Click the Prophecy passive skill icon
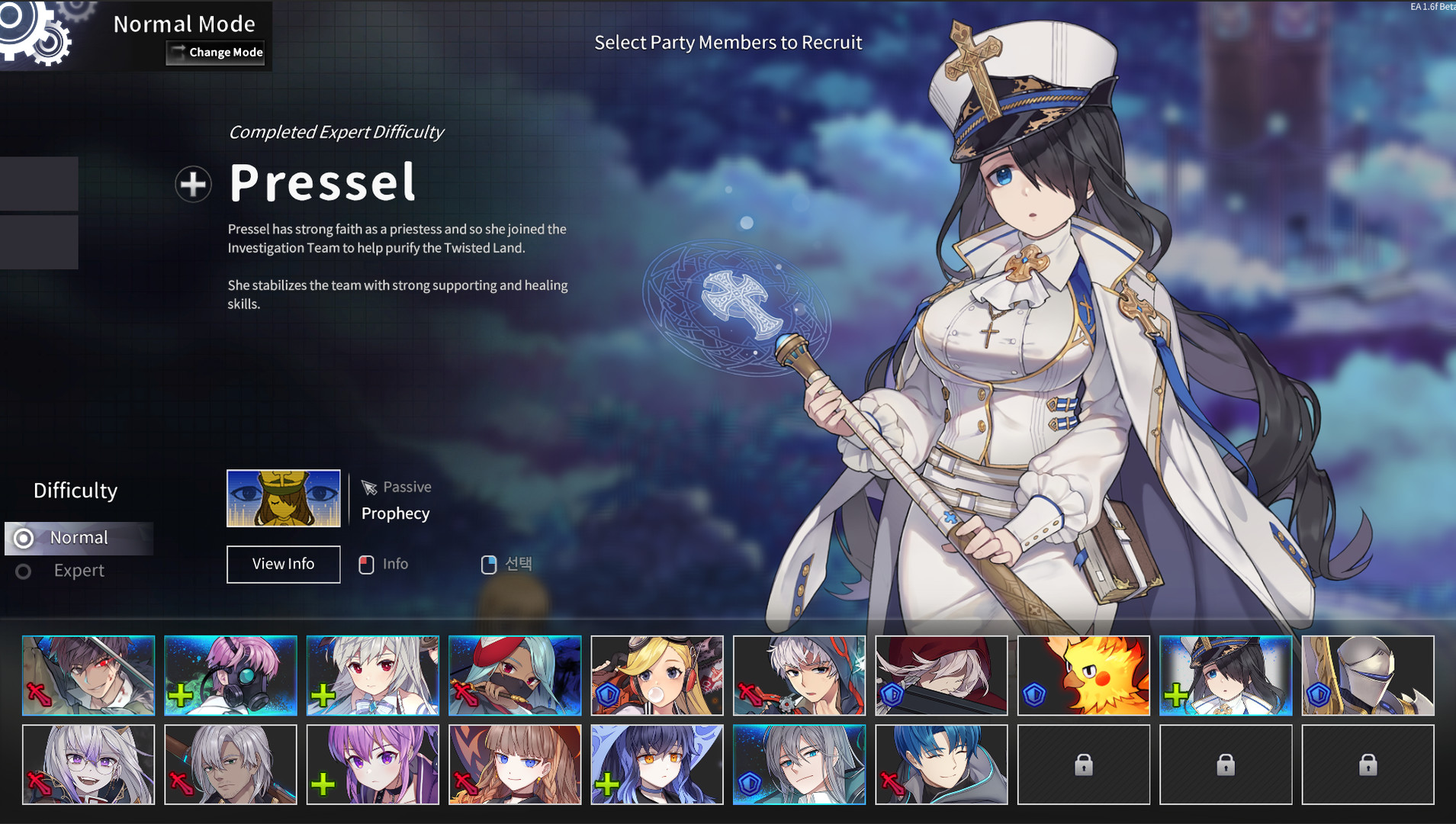Viewport: 1456px width, 824px height. (x=283, y=498)
